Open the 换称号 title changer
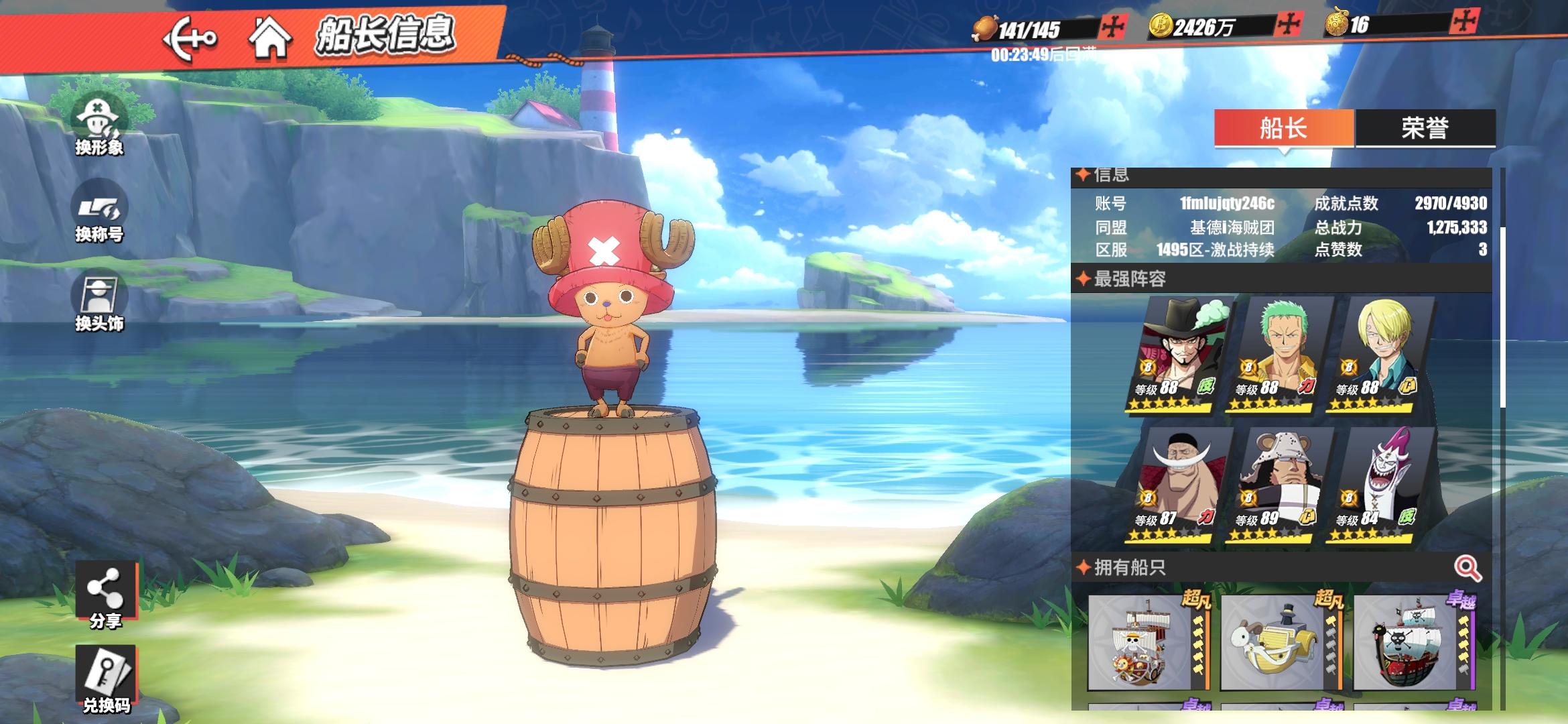1568x724 pixels. pyautogui.click(x=99, y=212)
